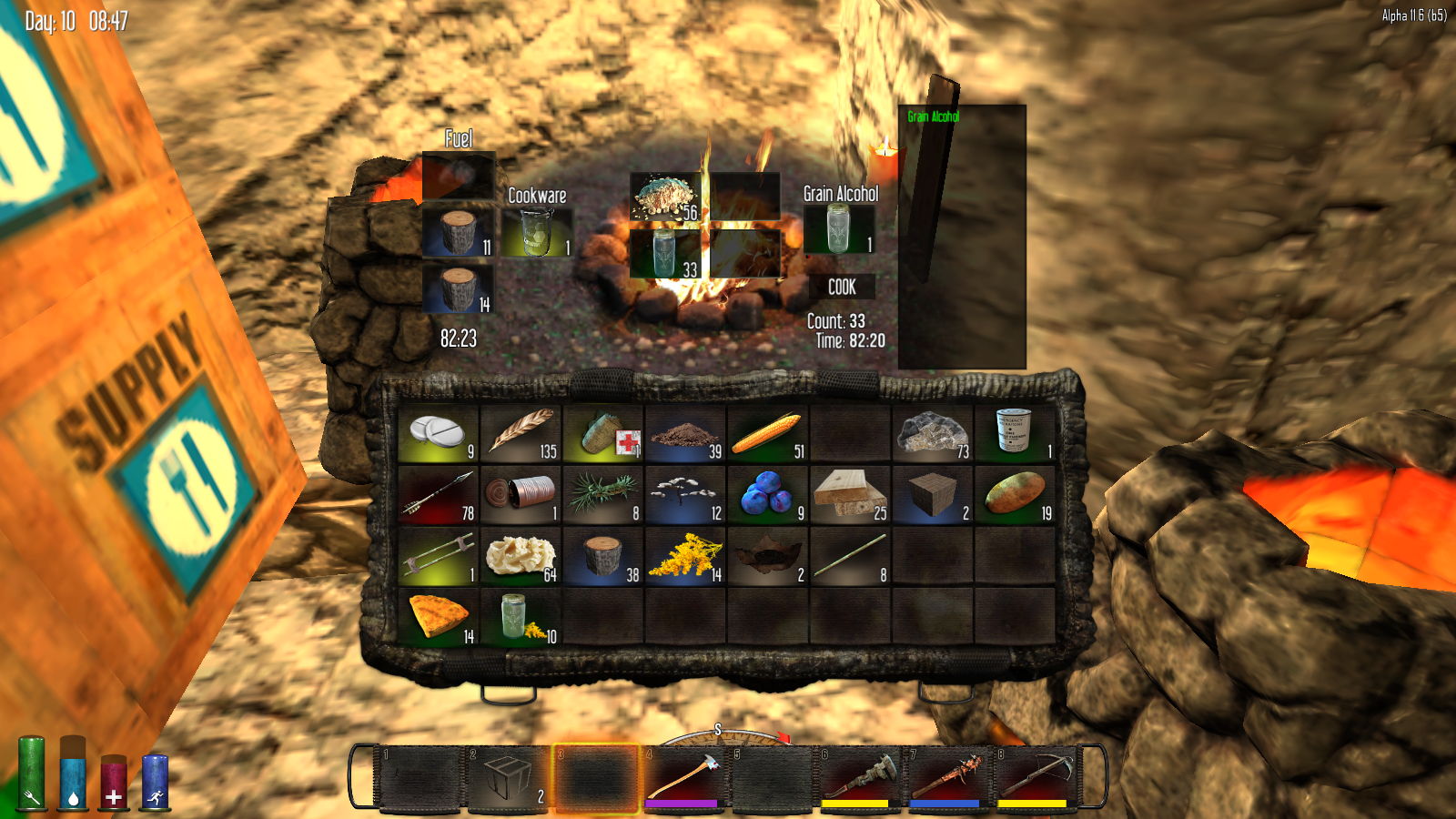The height and width of the screenshot is (819, 1456).
Task: Select the painkiller pills in inventory
Action: click(439, 434)
